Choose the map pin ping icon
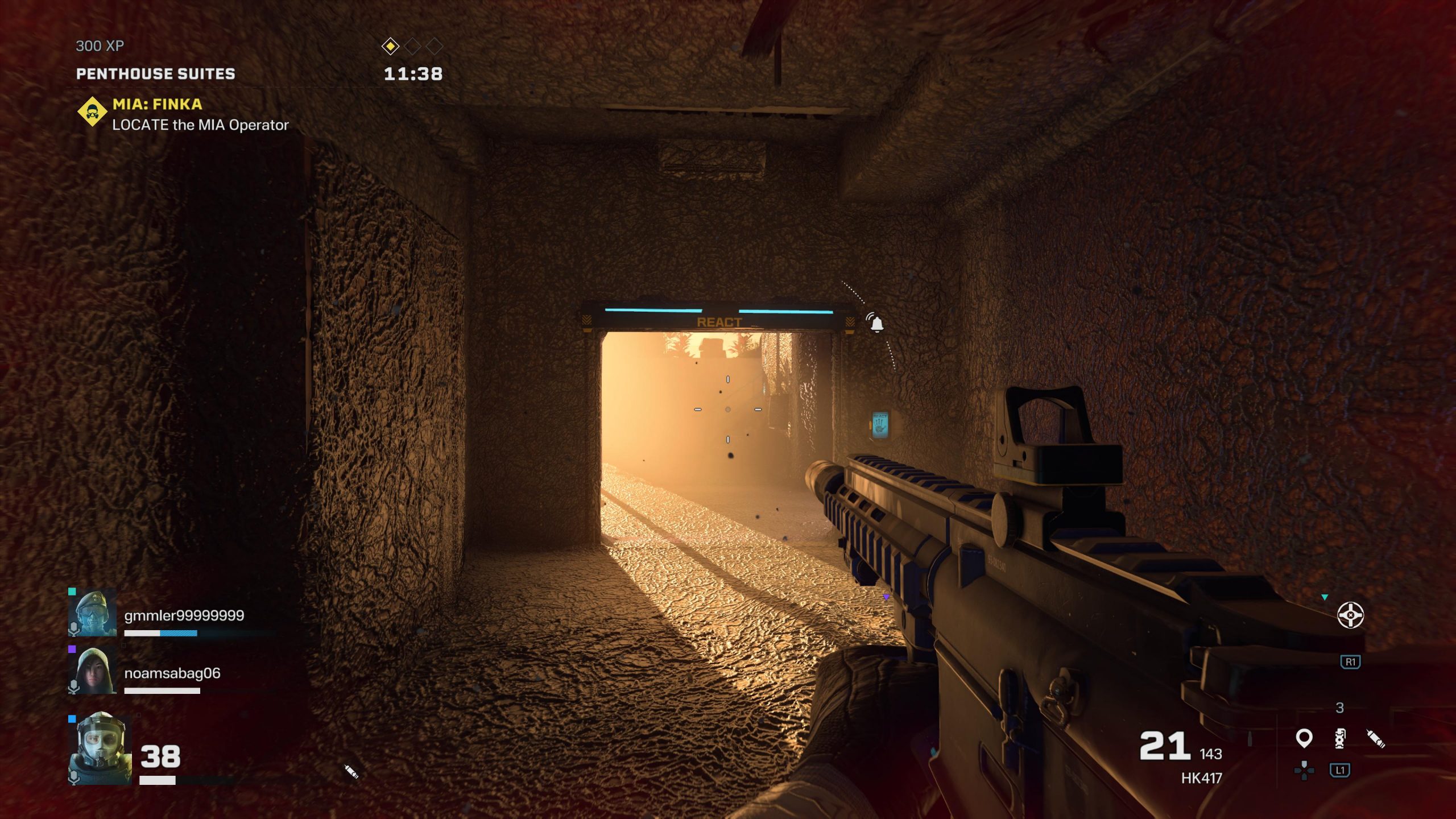Image resolution: width=1456 pixels, height=819 pixels. [x=1304, y=738]
